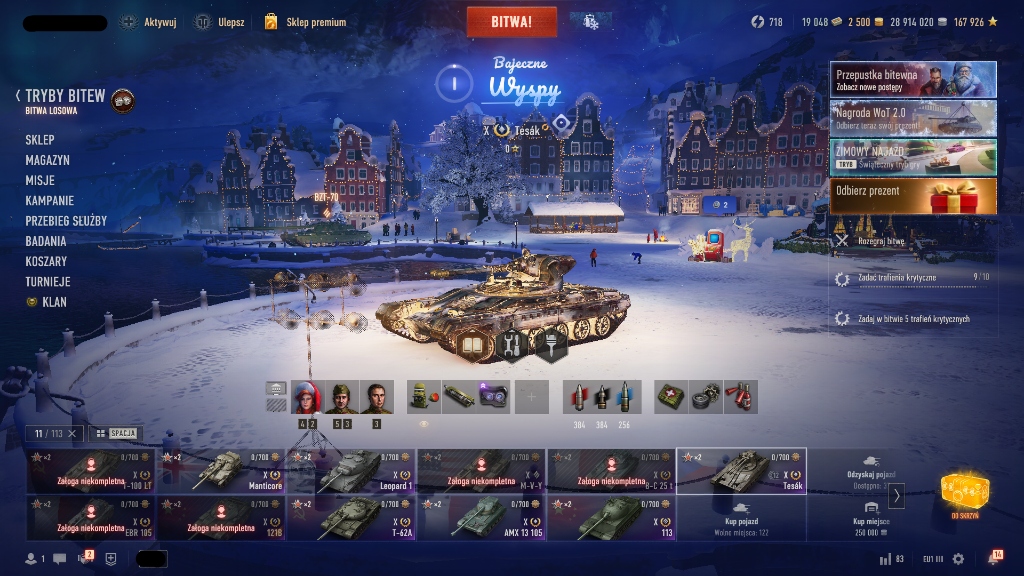Open the settings gear icon
Viewport: 1024px width, 576px height.
tap(959, 559)
